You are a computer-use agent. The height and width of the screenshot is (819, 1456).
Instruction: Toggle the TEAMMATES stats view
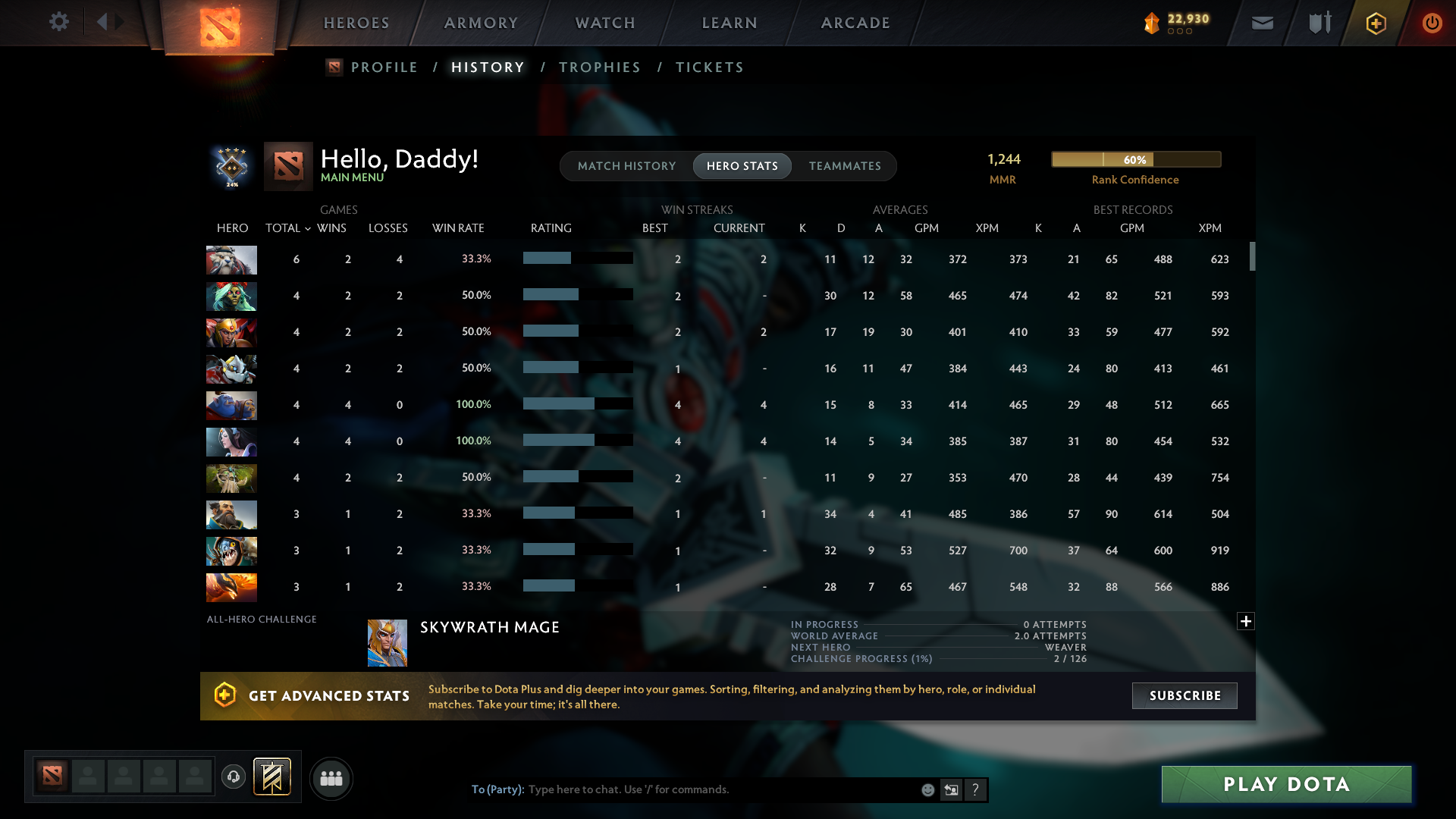[845, 166]
